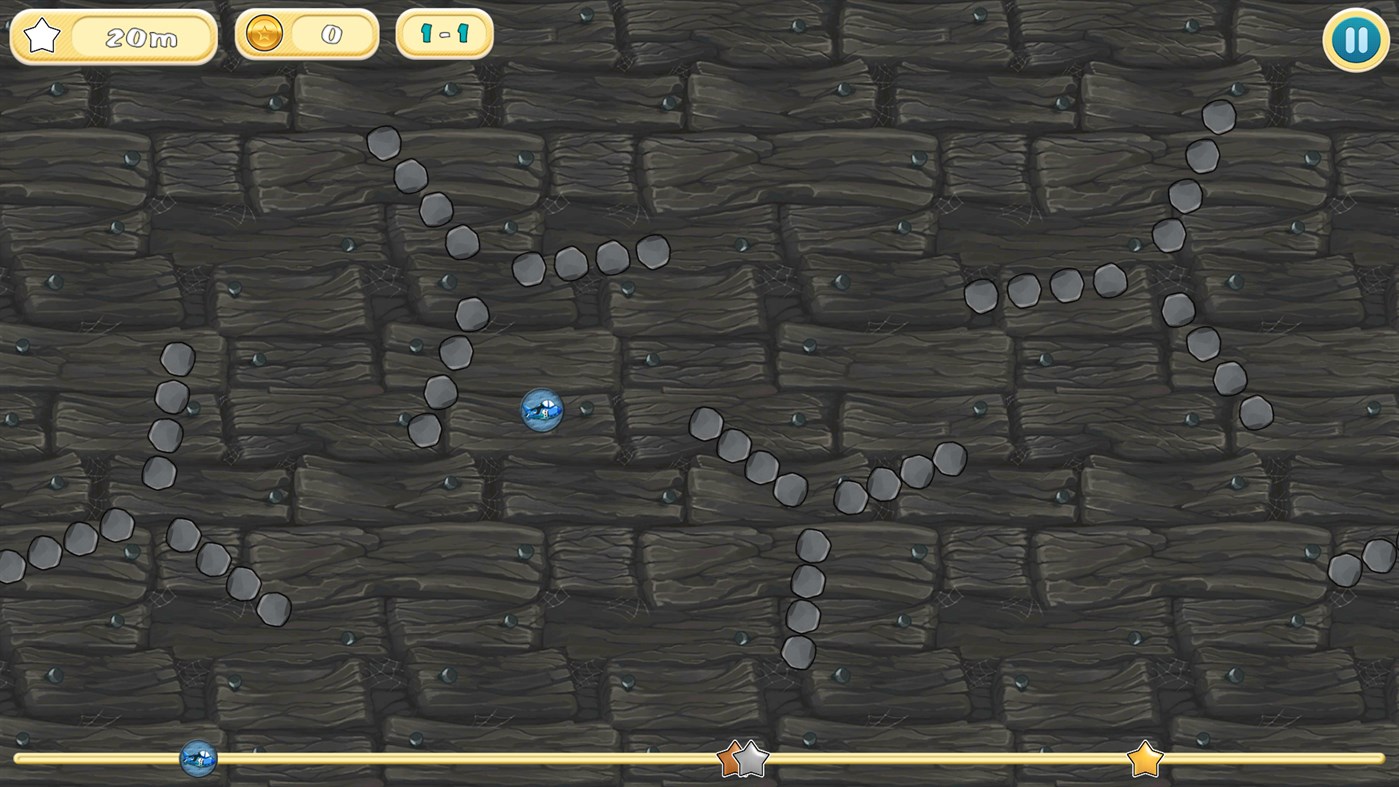Tap the fish swimming in its bubble

[x=543, y=411]
